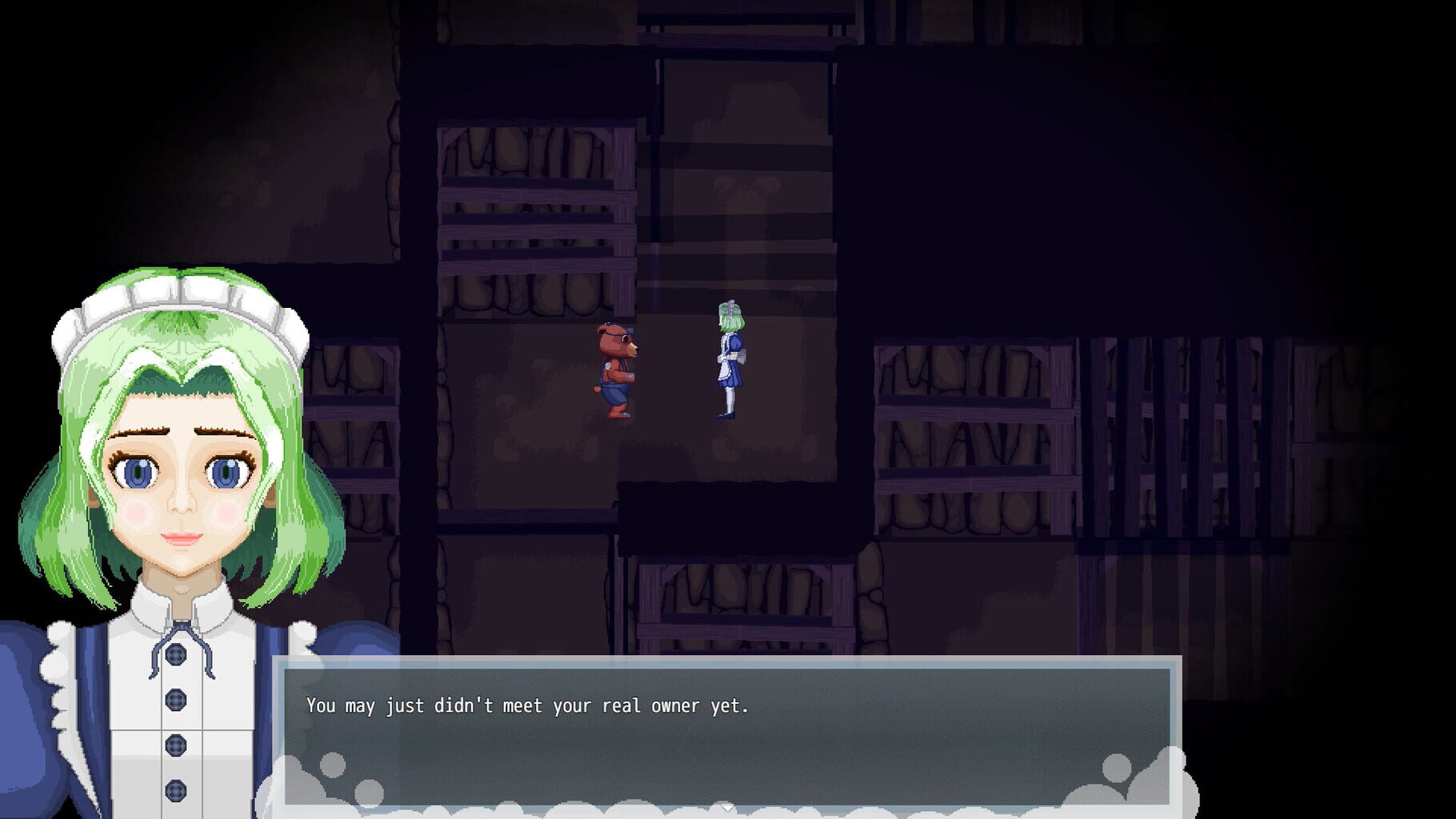Click the bear's bandaged paw
Viewport: 1456px width, 819px height.
[x=630, y=376]
